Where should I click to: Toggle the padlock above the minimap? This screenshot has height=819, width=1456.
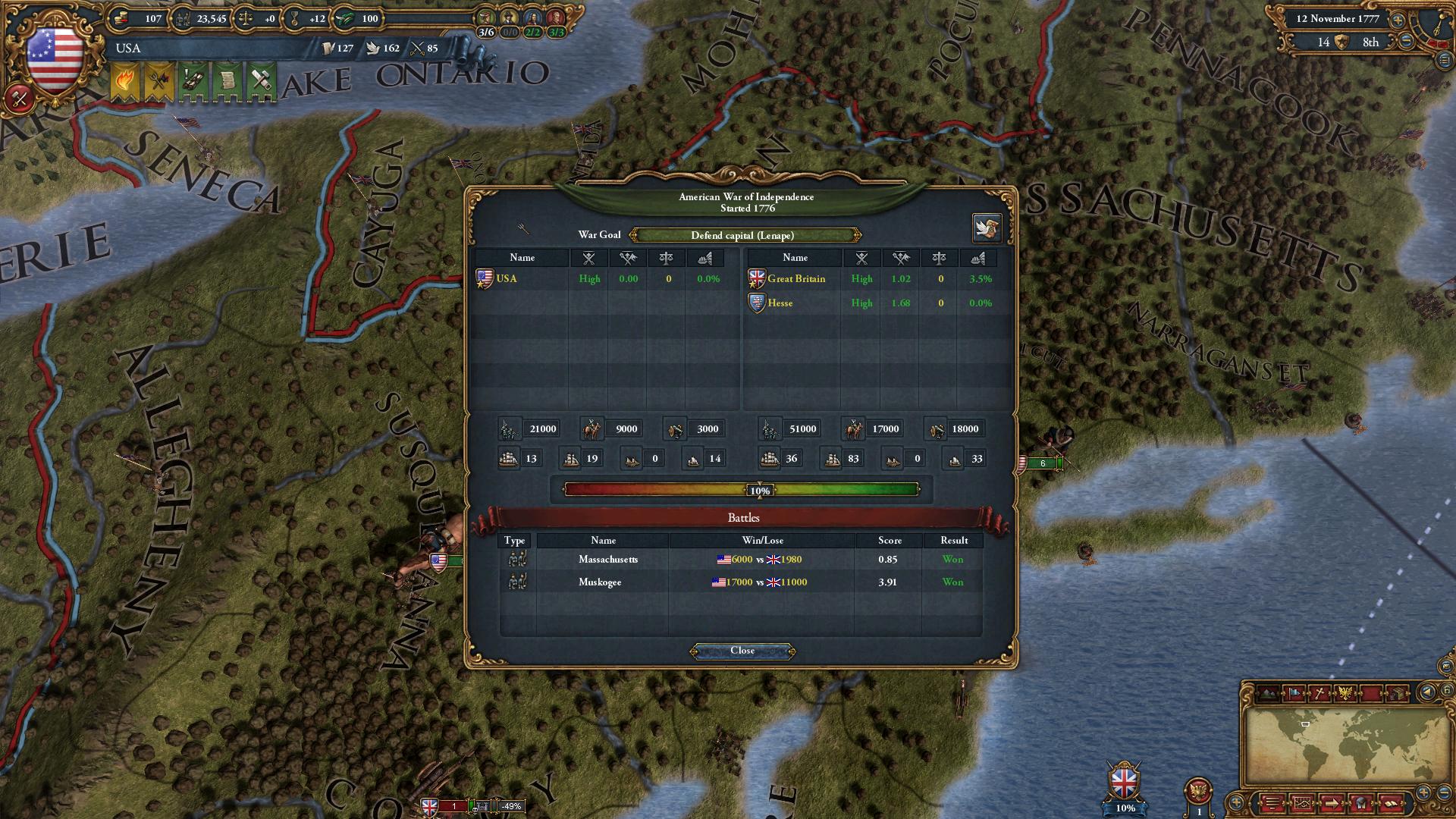click(x=1445, y=690)
